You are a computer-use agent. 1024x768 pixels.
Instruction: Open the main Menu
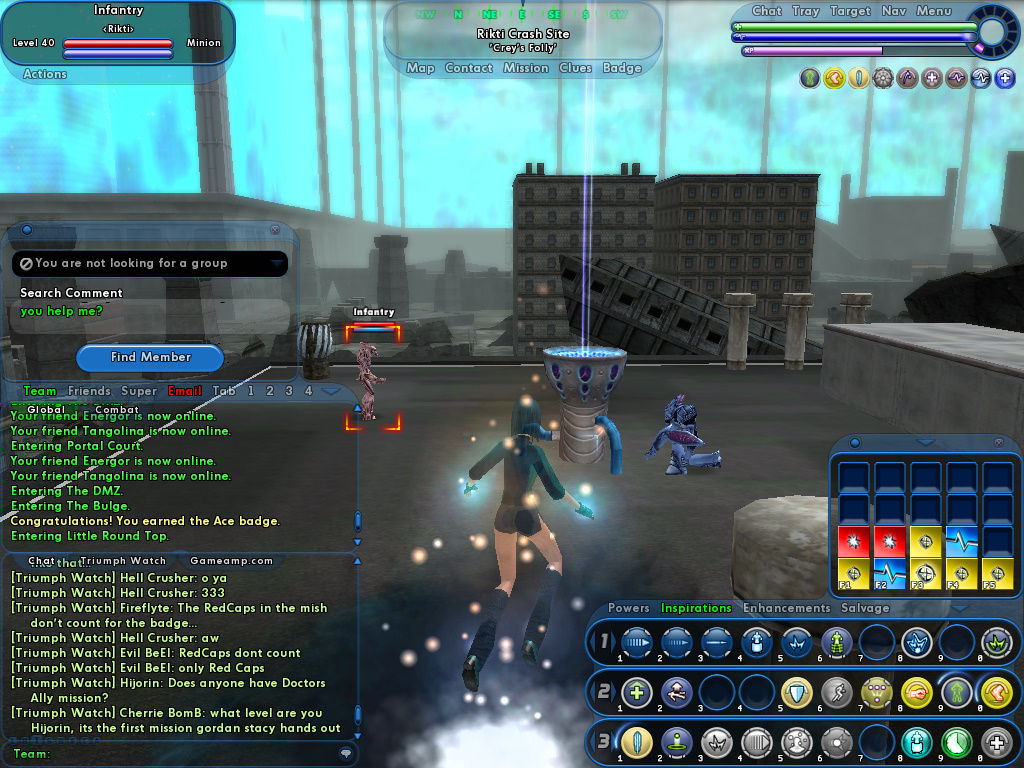point(934,11)
